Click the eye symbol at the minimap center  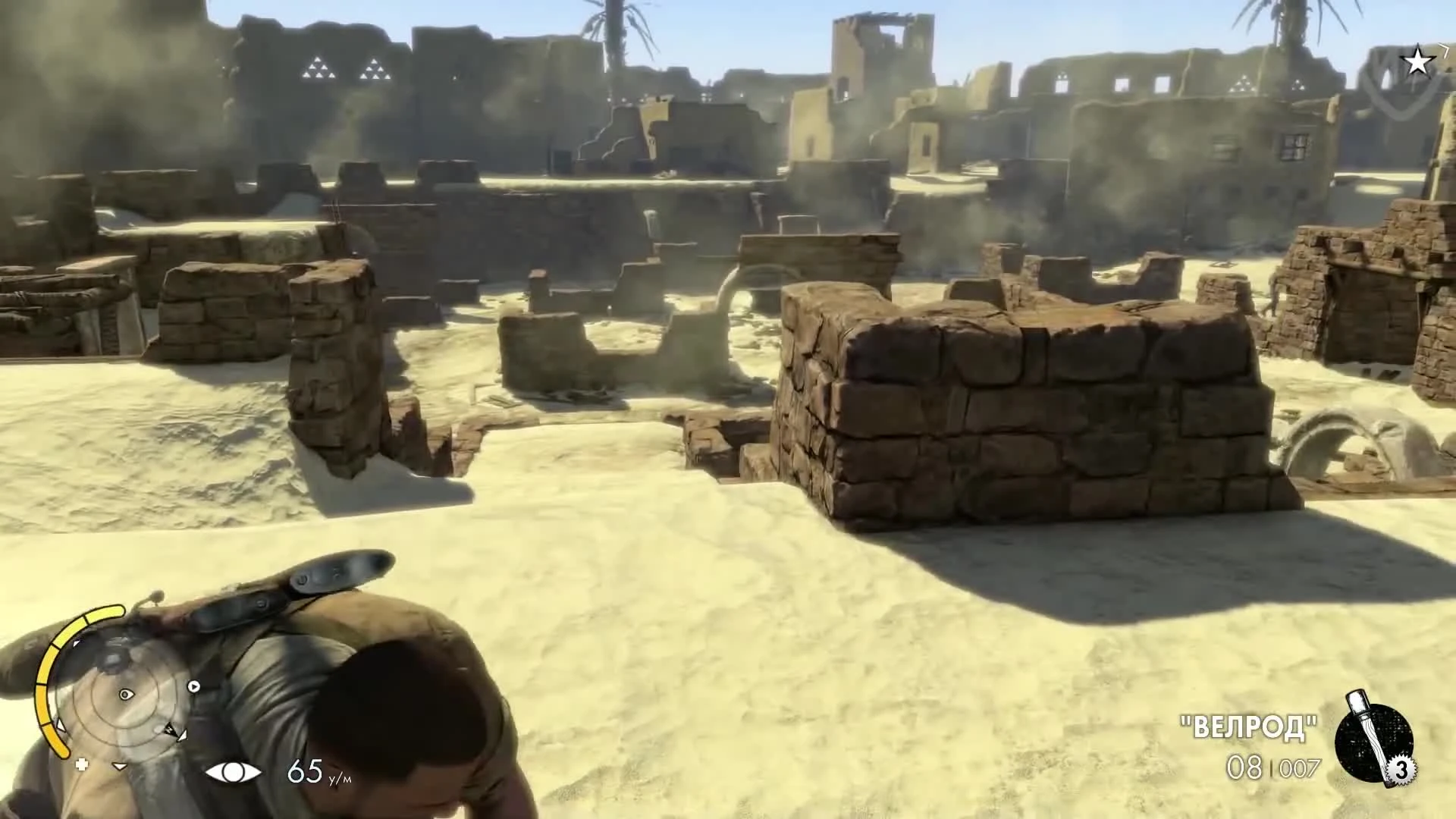(126, 693)
